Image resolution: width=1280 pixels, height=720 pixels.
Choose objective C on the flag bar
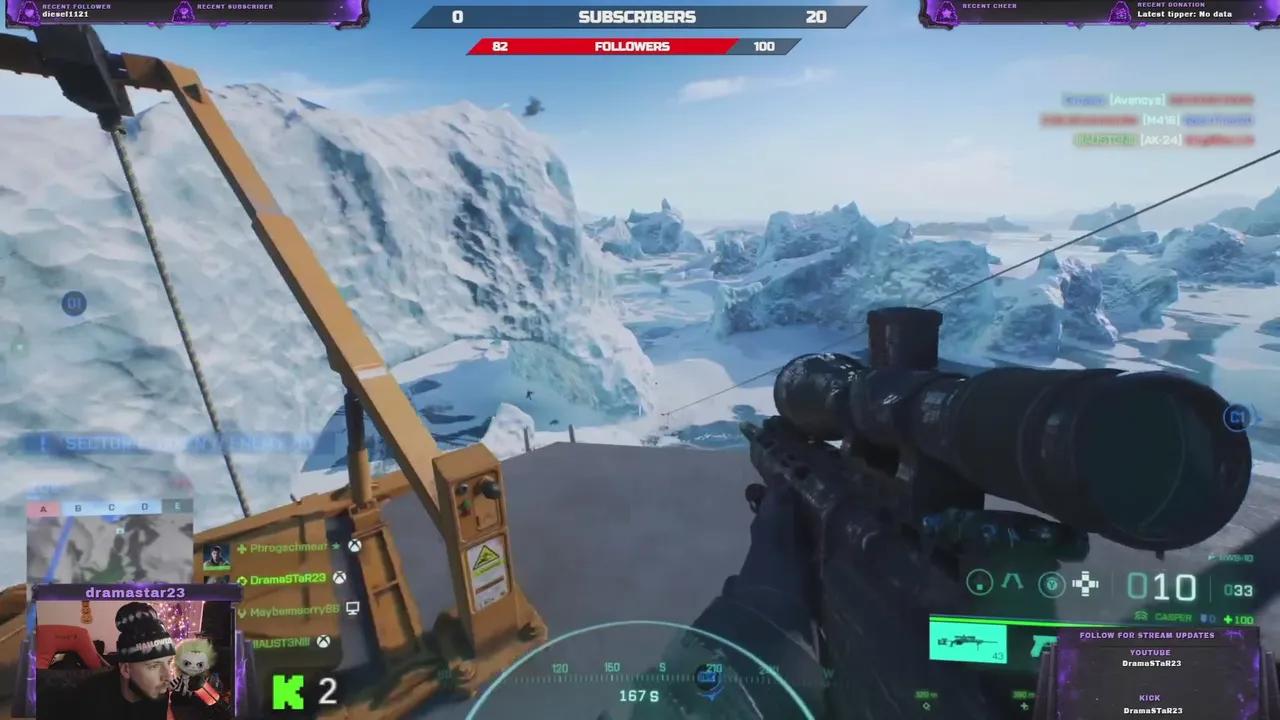point(111,508)
